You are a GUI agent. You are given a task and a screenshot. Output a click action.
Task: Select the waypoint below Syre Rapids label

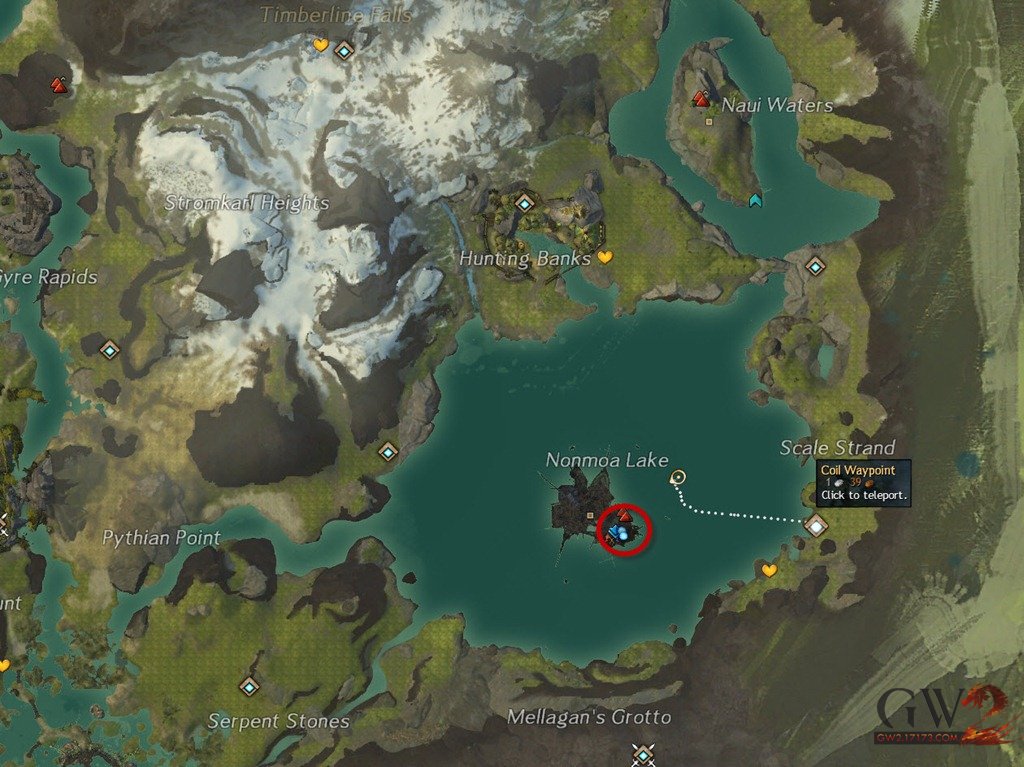[x=110, y=350]
